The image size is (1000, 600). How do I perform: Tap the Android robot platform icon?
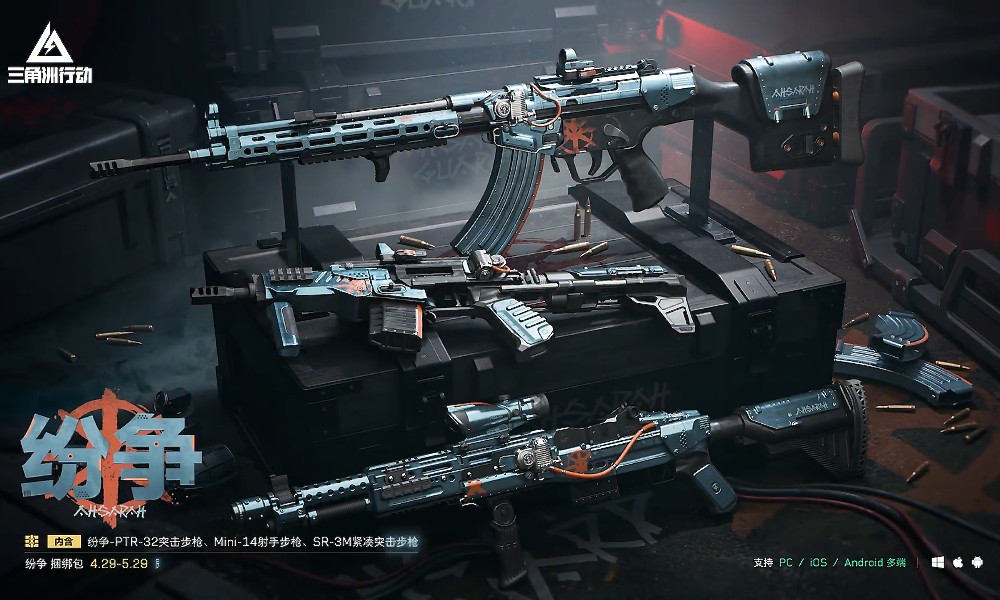click(x=976, y=563)
